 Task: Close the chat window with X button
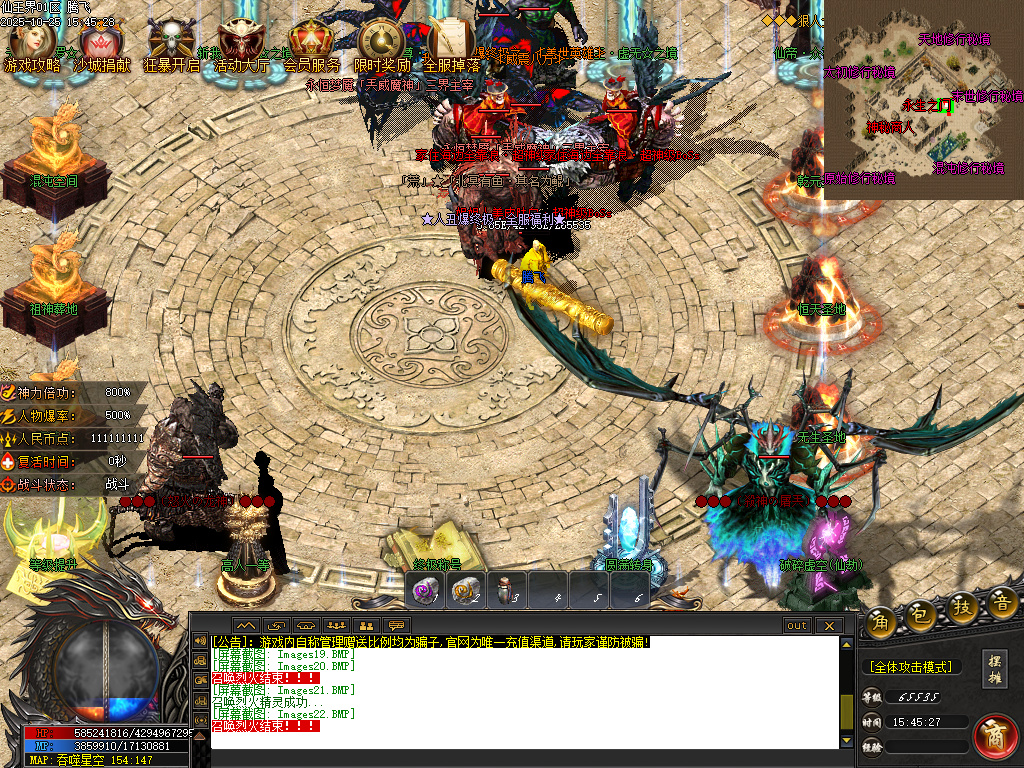pos(828,625)
